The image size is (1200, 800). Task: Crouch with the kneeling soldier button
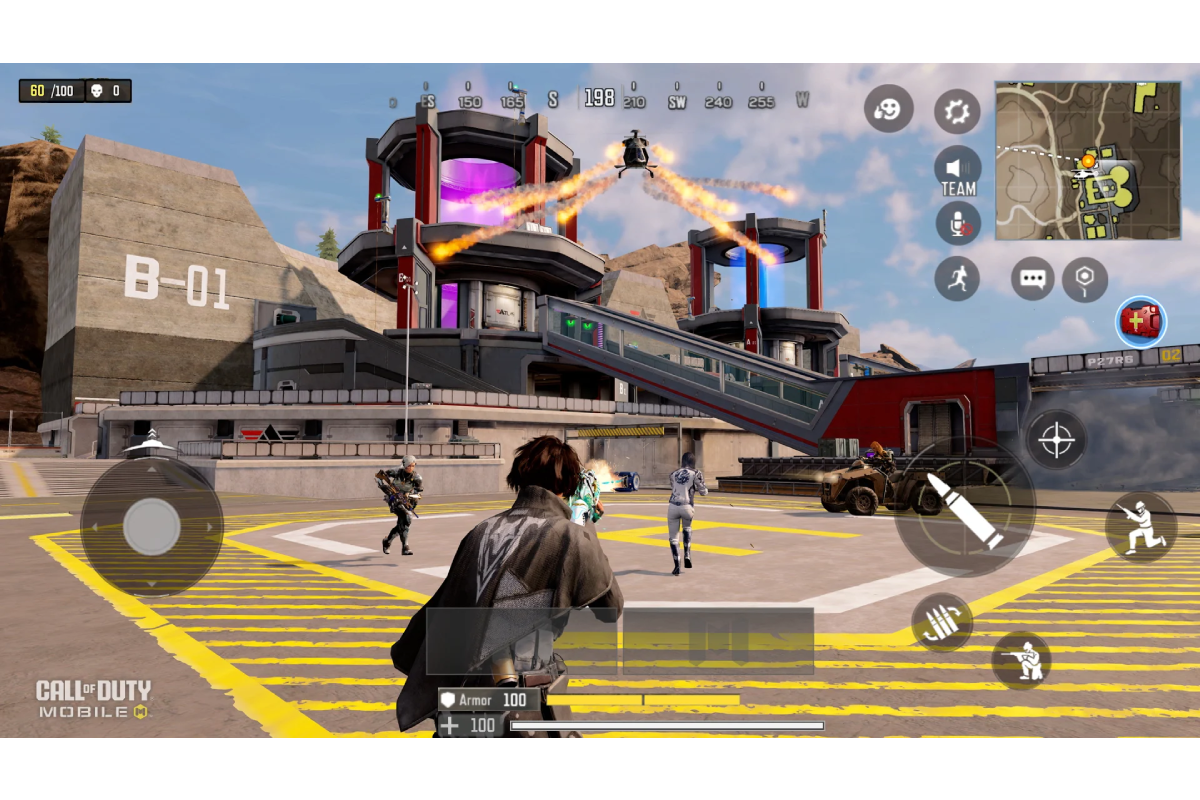pyautogui.click(x=1021, y=660)
